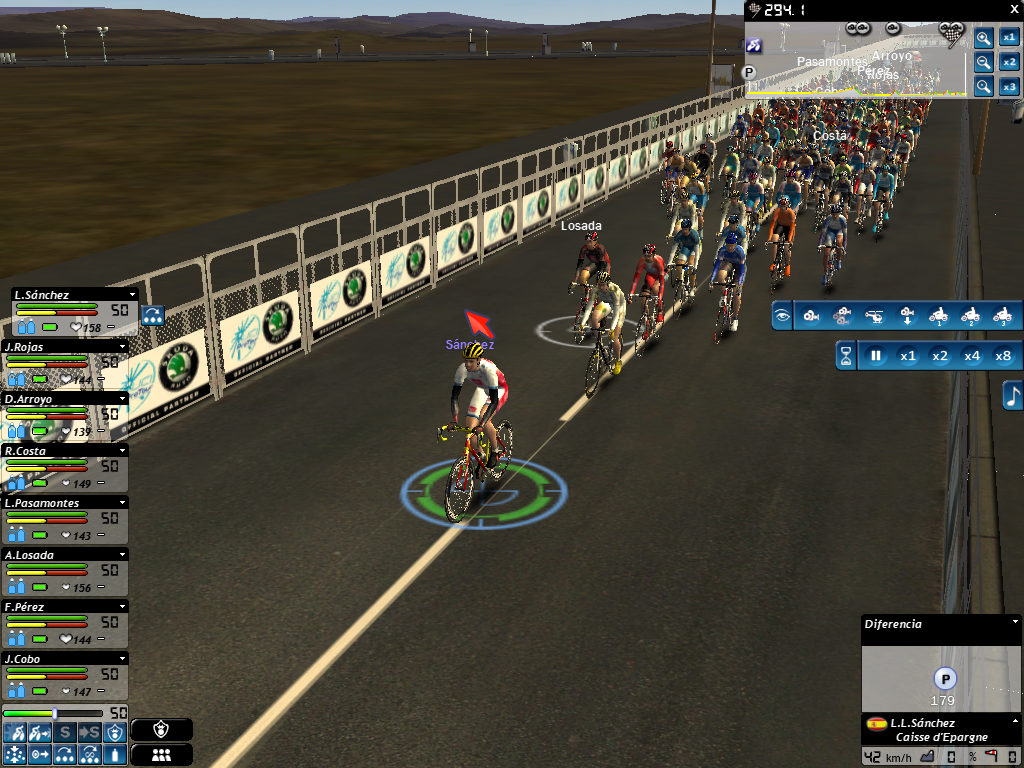Open the Diferencia panel dropdown

click(x=1013, y=622)
